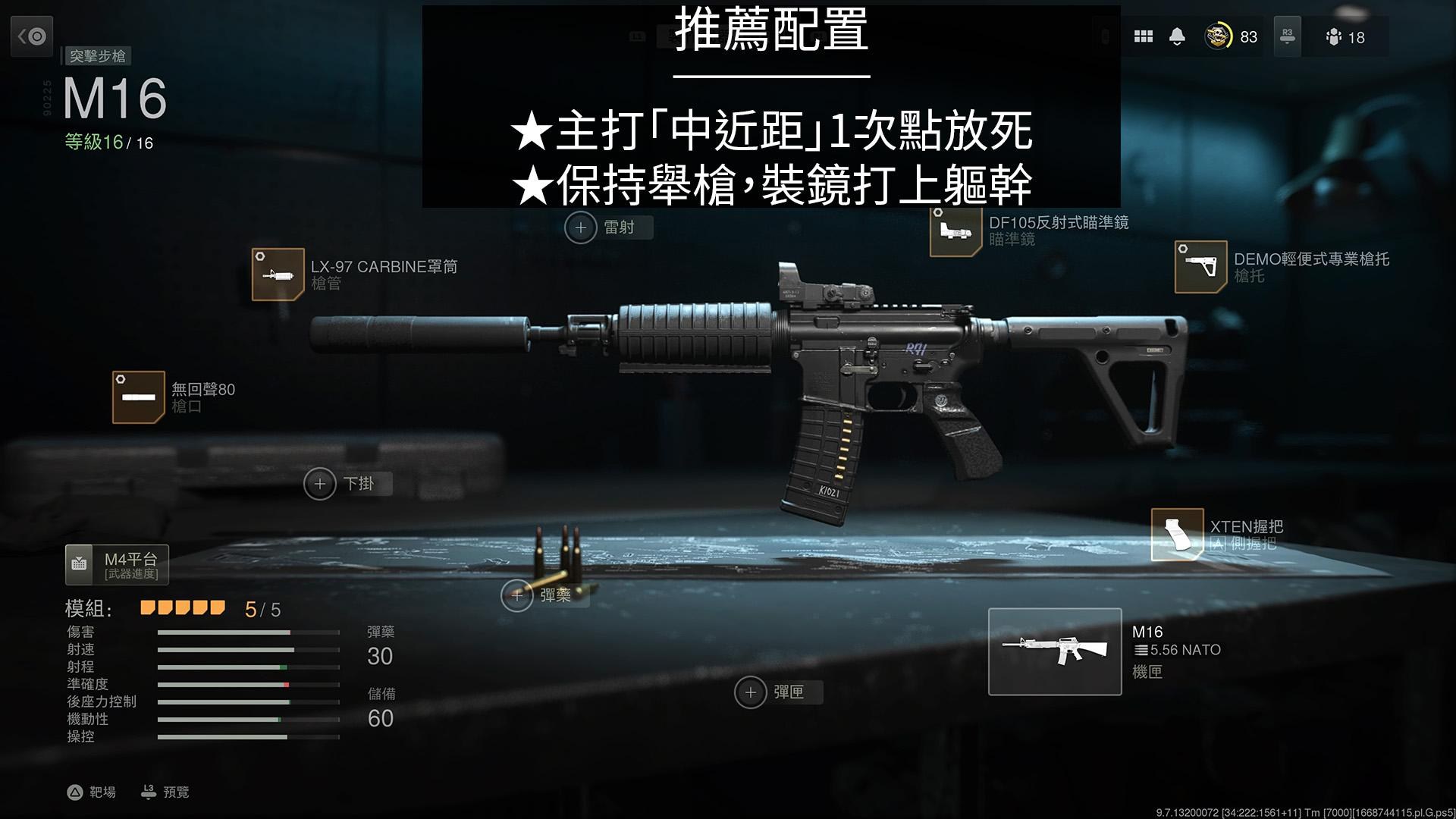This screenshot has width=1456, height=819.
Task: Select the LX-97 CARBINE罩筒 barrel icon
Action: click(278, 275)
